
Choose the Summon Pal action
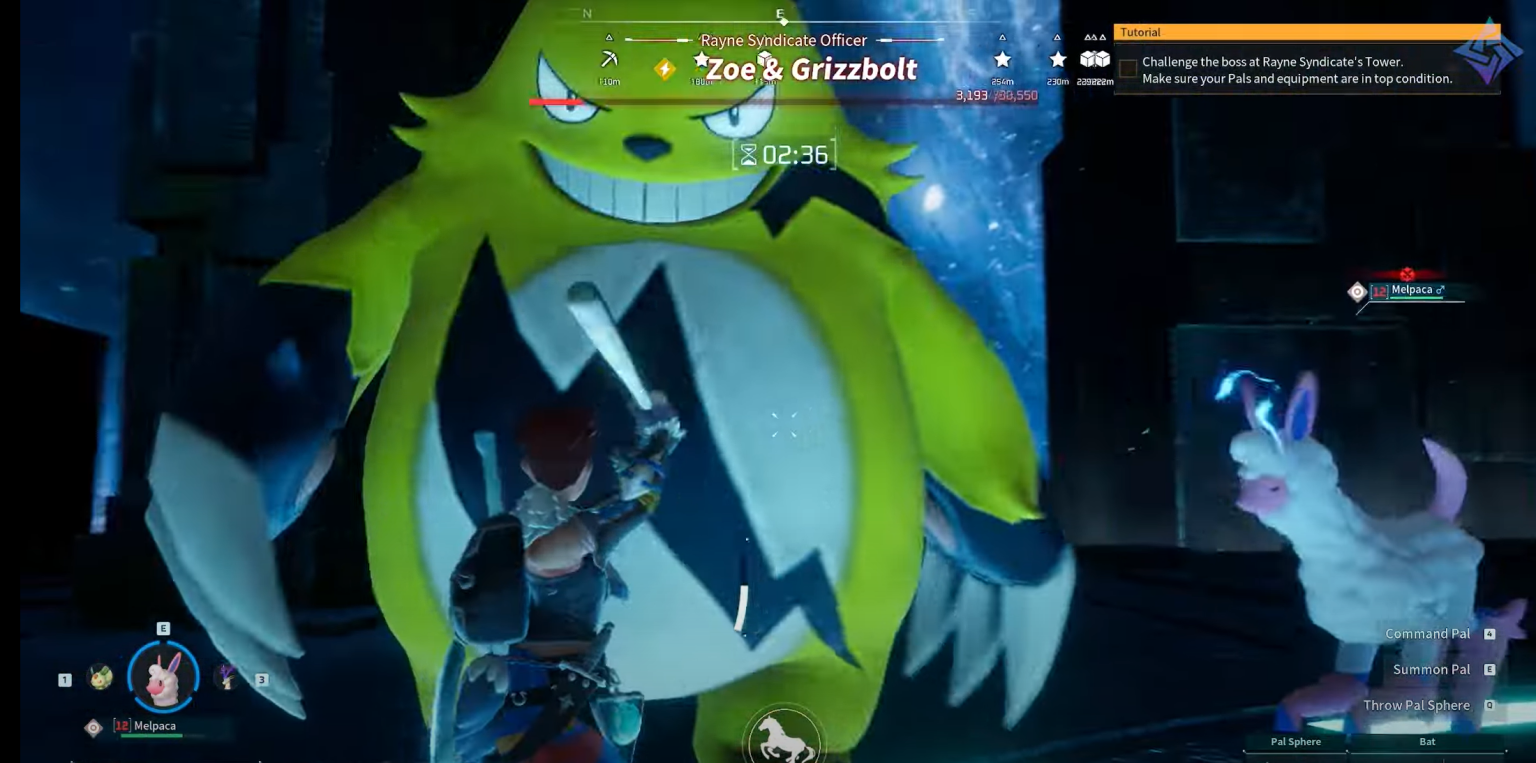tap(1431, 670)
